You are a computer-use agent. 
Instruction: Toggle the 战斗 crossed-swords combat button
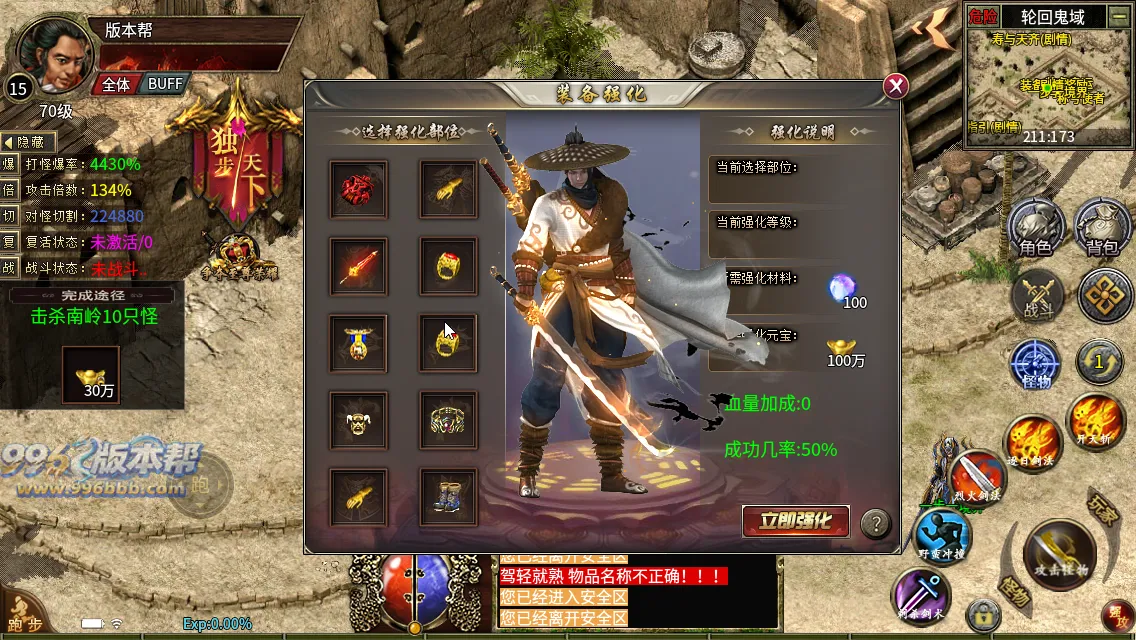1037,297
